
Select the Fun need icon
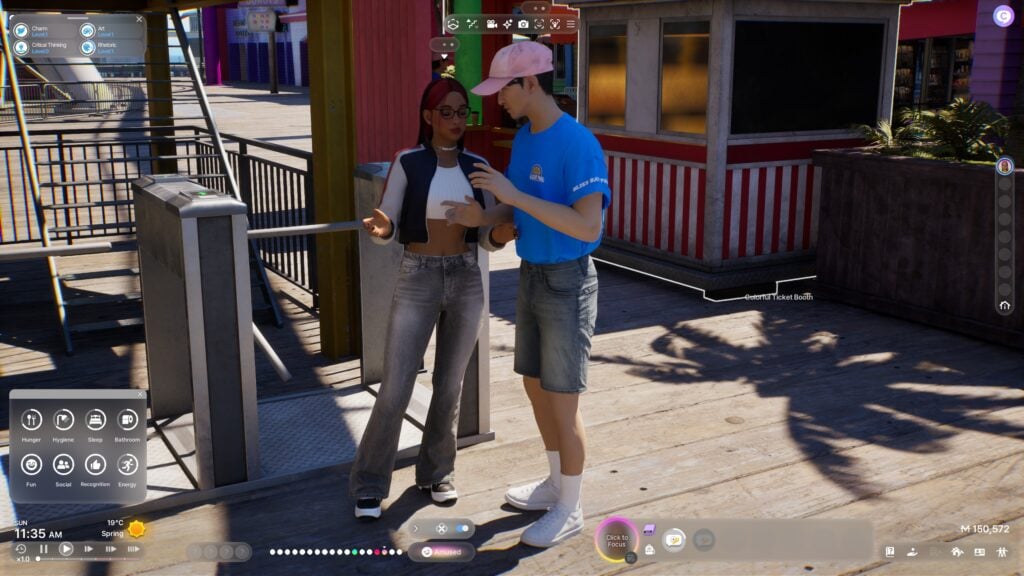(x=31, y=464)
